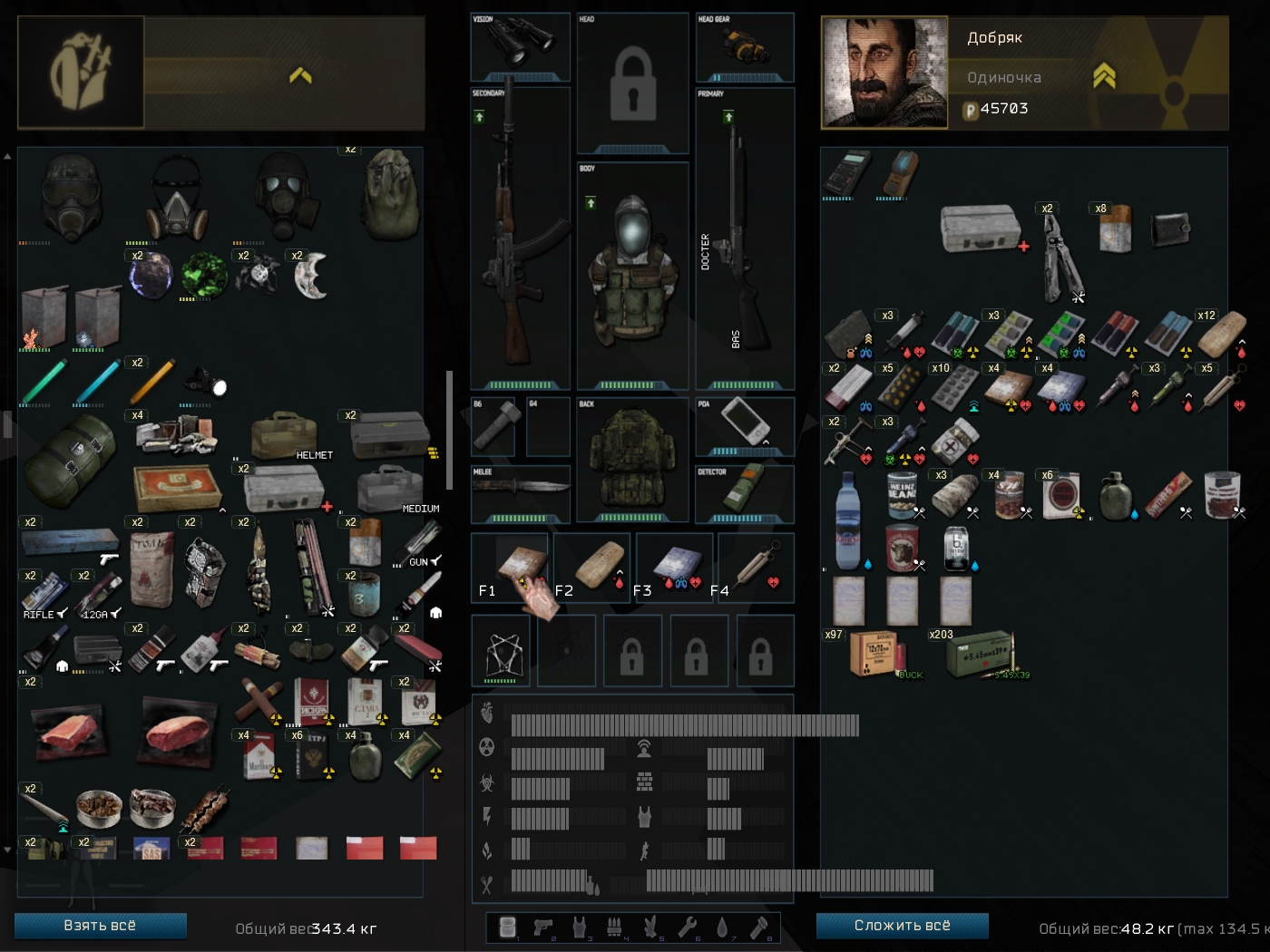Click the 'Взять всё' take-all button
The width and height of the screenshot is (1270, 952).
click(100, 926)
